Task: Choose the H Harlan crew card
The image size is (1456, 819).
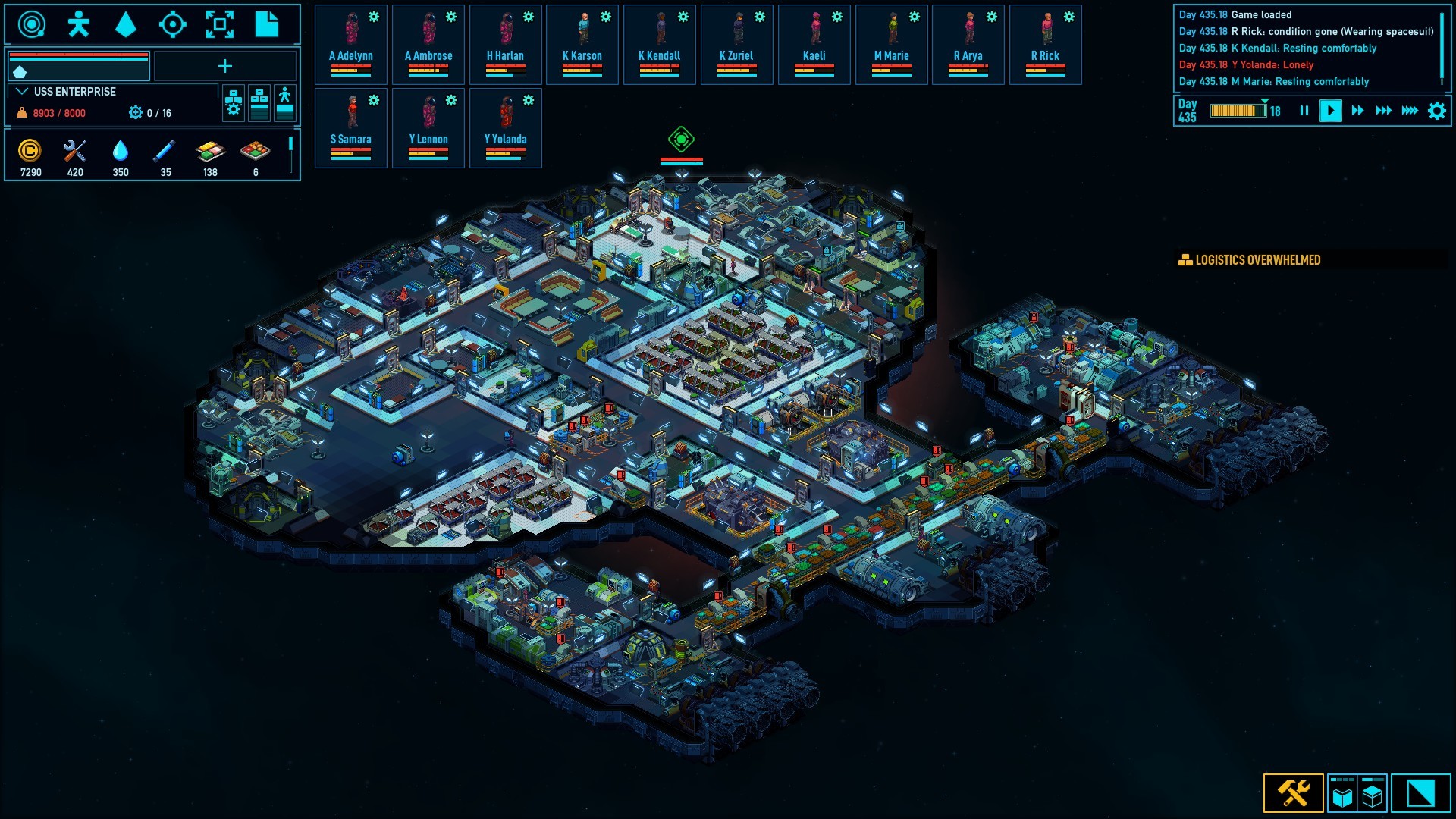Action: tap(505, 44)
